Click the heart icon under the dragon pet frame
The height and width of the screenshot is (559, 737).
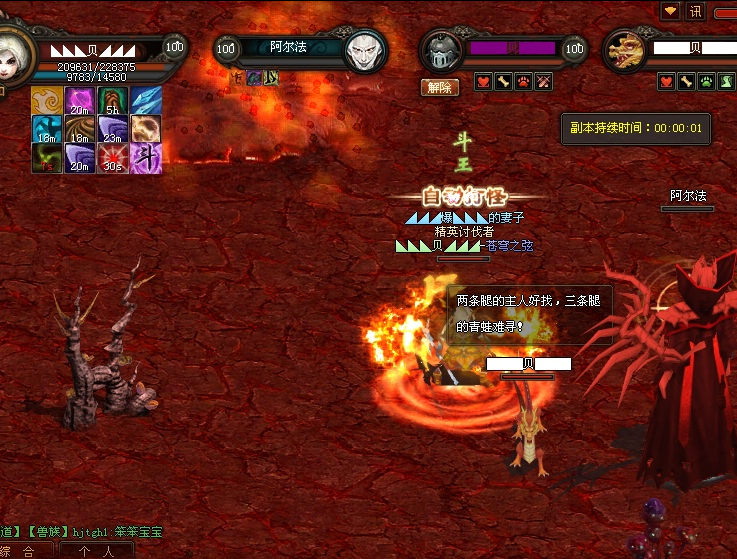(666, 82)
